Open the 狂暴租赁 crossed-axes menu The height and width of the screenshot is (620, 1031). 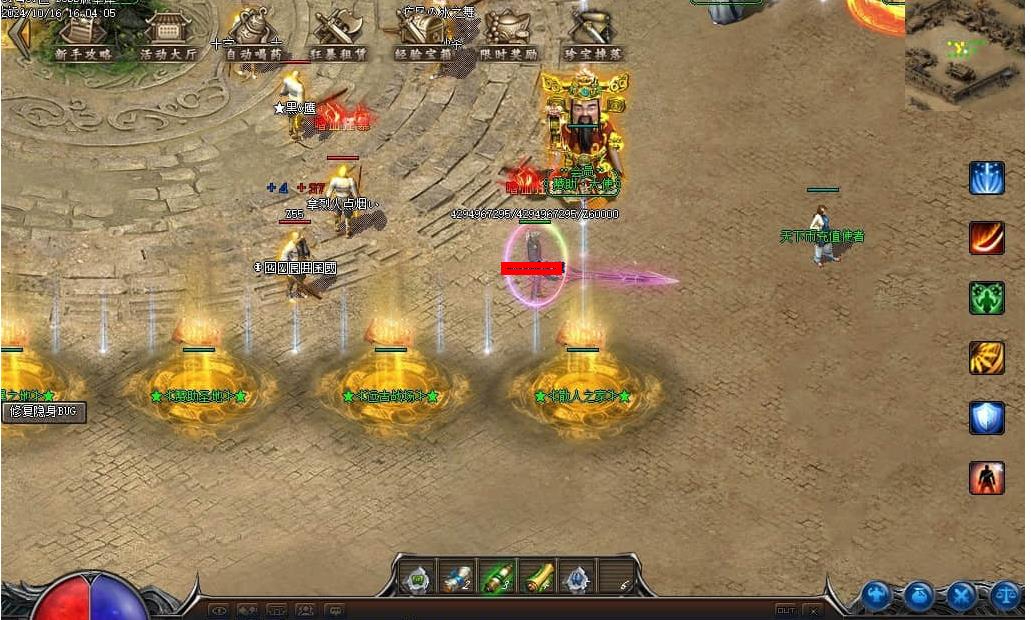point(338,37)
